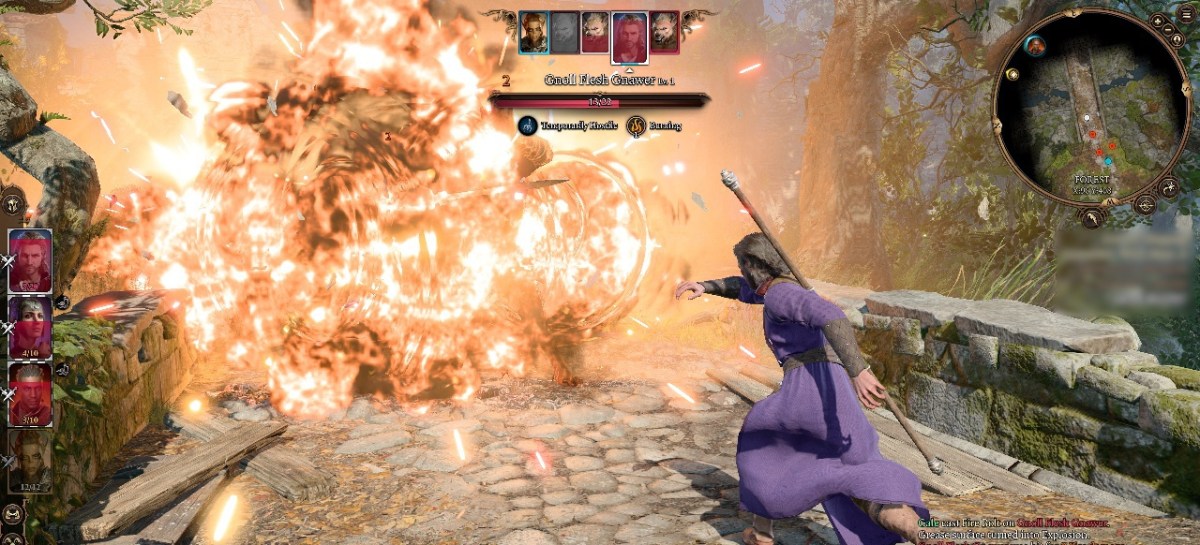Screen dimensions: 1200x545
Task: Click the golden quest marker on the minimap edge
Action: tap(1013, 74)
